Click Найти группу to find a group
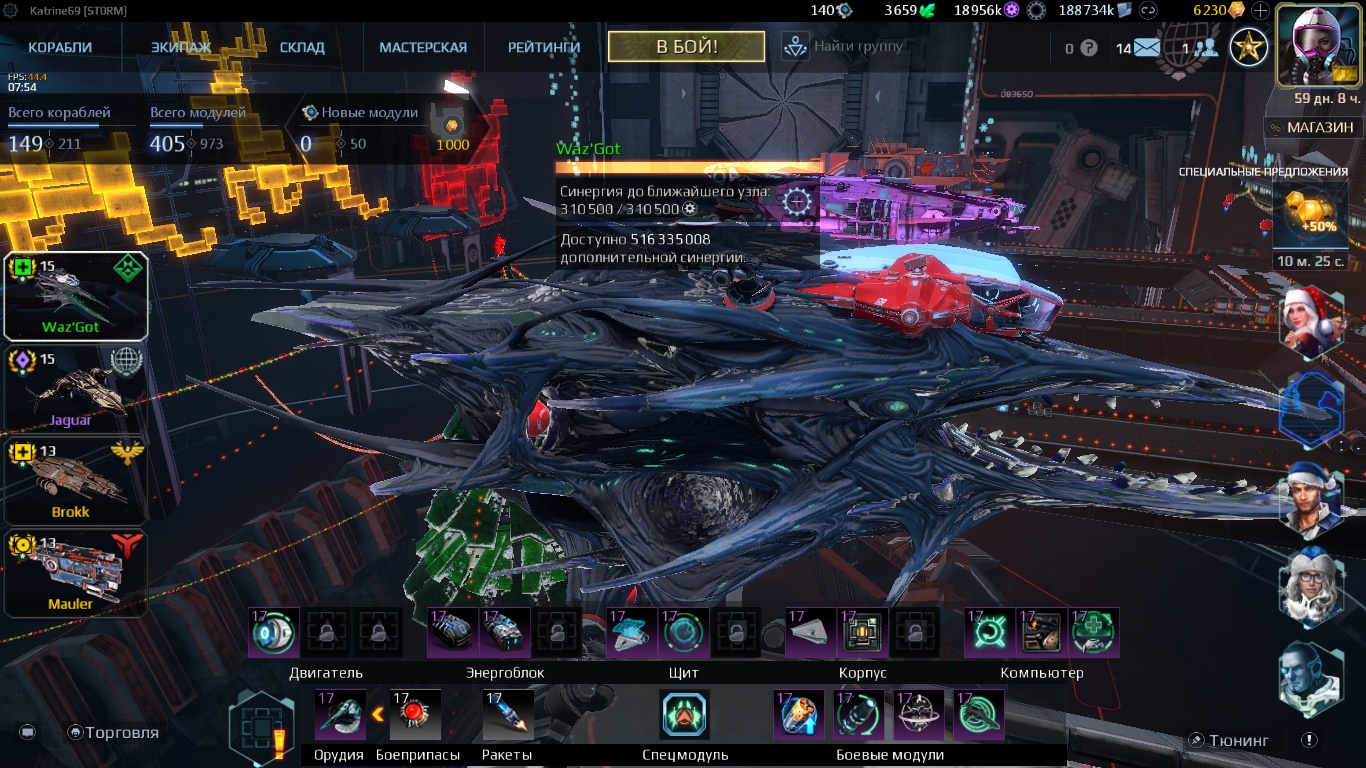Image resolution: width=1366 pixels, height=768 pixels. [843, 46]
